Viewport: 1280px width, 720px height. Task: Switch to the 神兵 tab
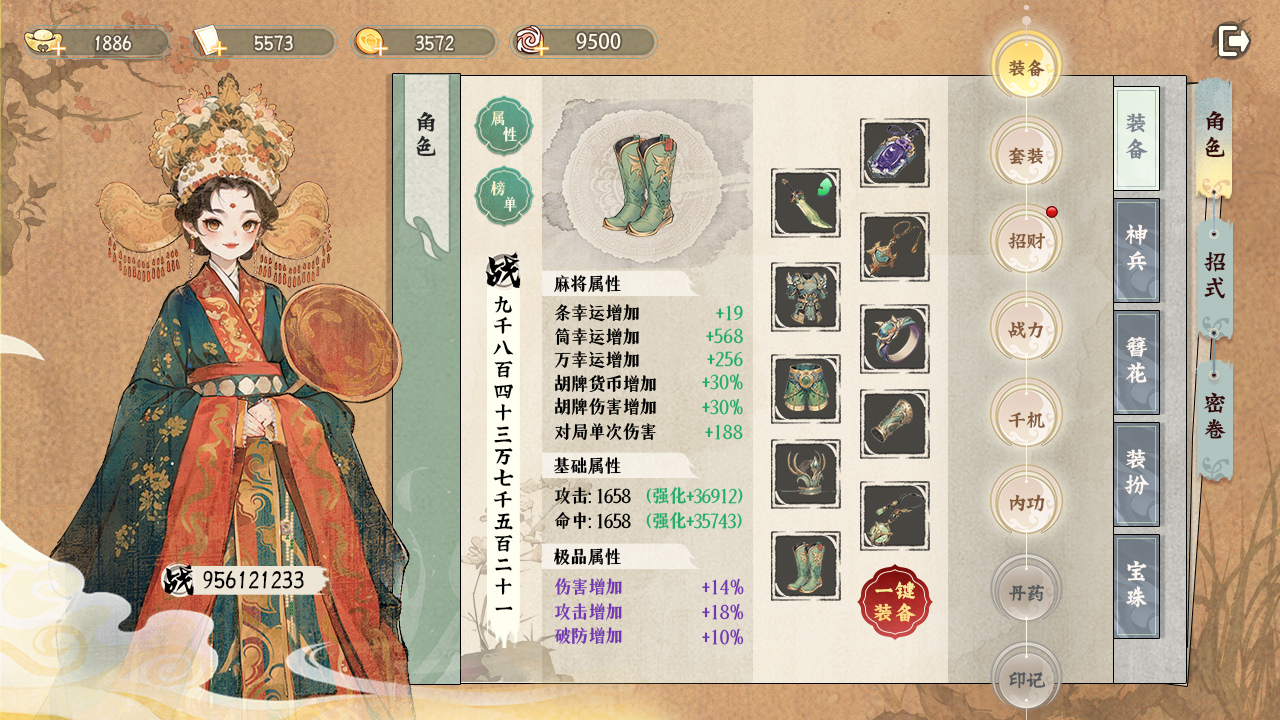pyautogui.click(x=1136, y=250)
